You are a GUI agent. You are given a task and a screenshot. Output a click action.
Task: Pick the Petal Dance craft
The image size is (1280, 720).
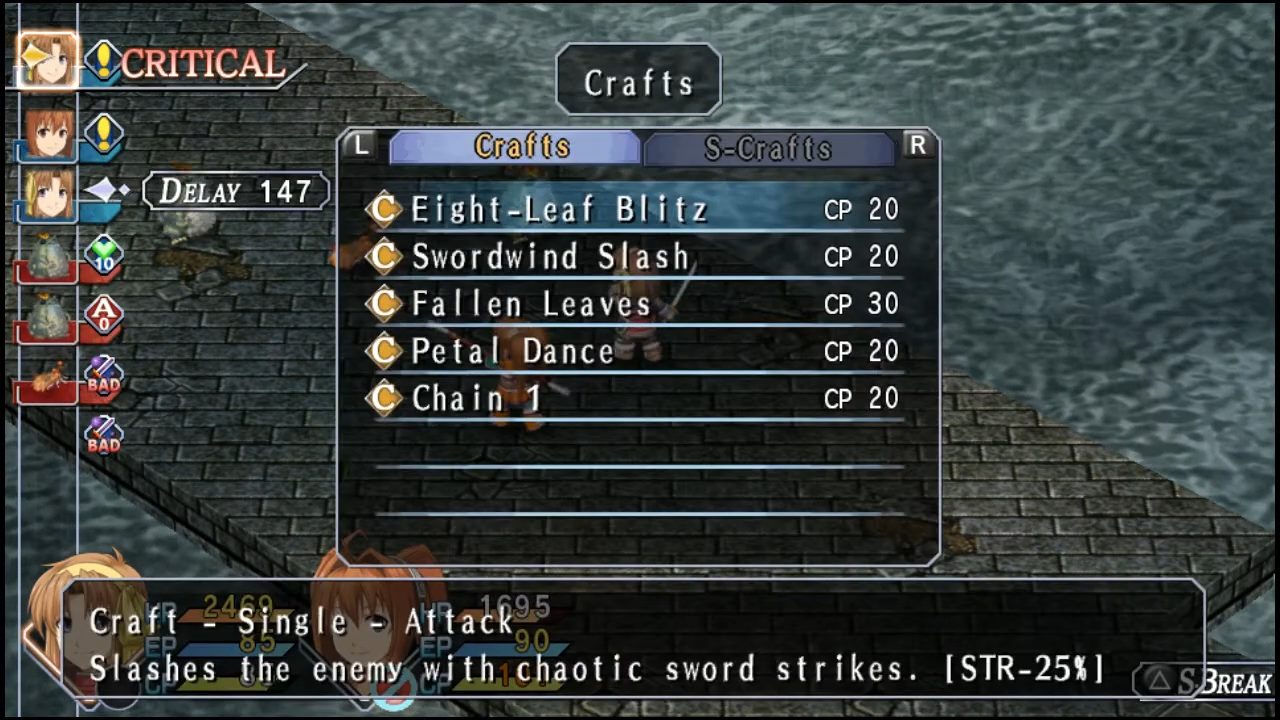(x=513, y=351)
